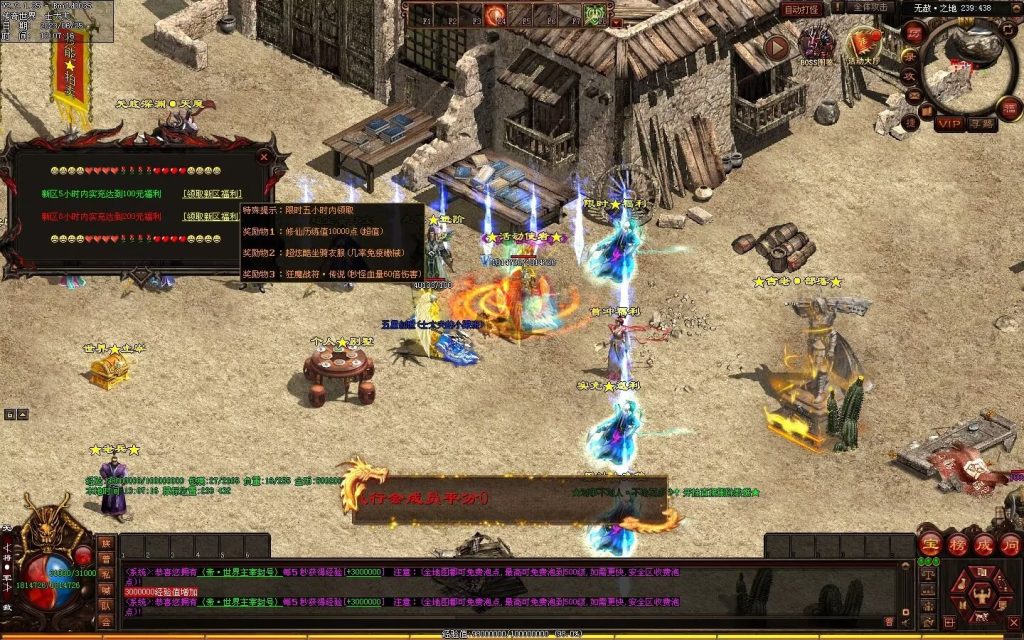Open the 宝 treasure orb button

coord(930,546)
